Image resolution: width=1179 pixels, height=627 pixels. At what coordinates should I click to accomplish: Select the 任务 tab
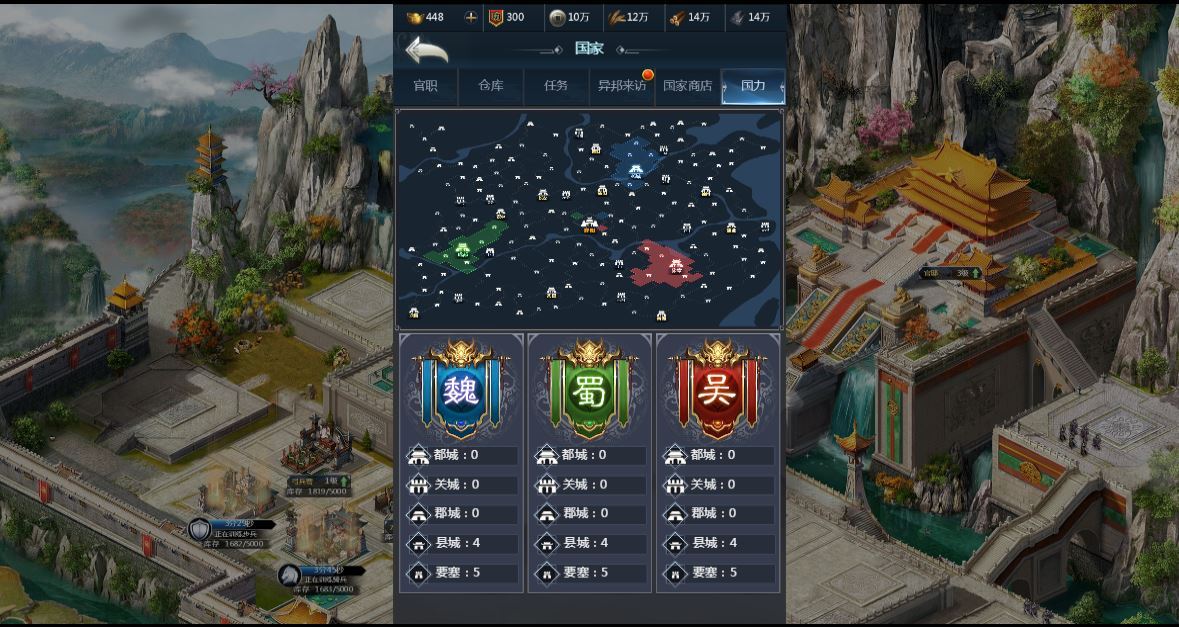click(556, 86)
